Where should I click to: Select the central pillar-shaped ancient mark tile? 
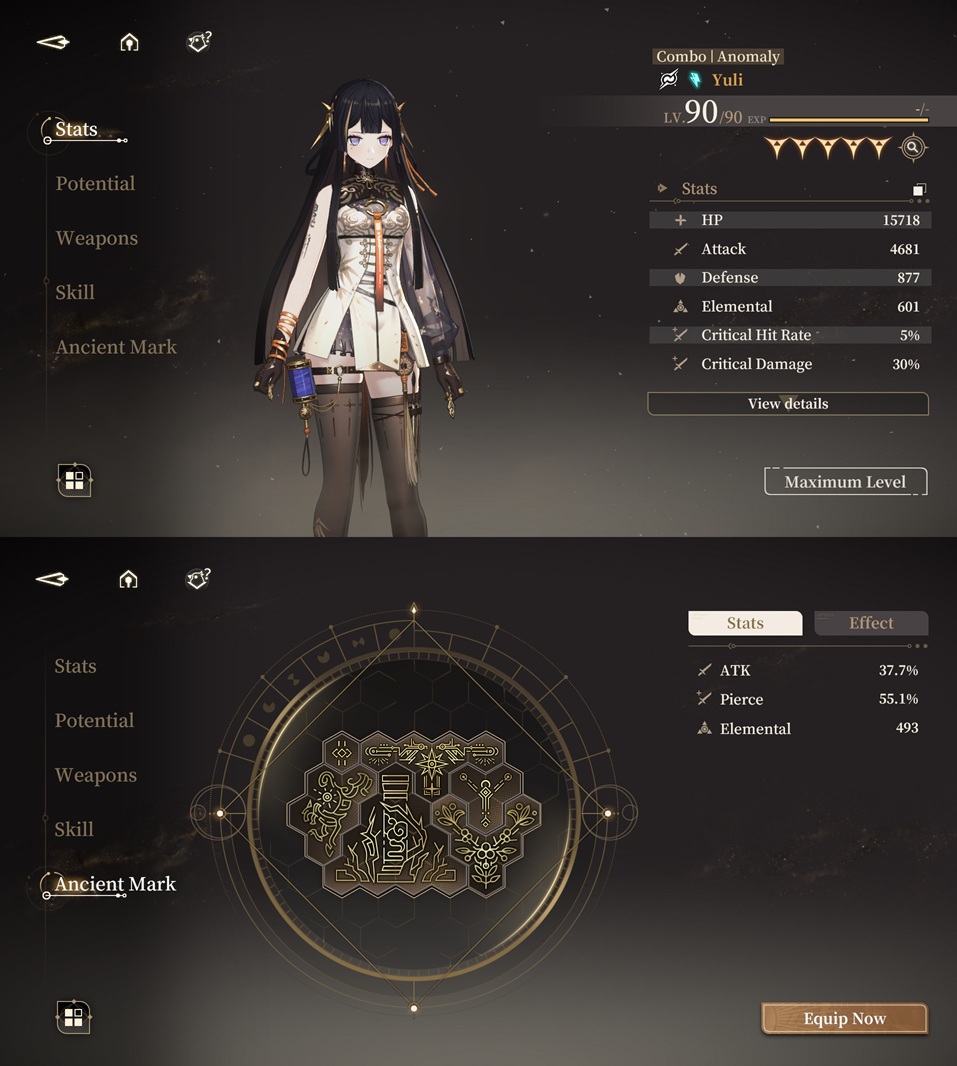[391, 828]
